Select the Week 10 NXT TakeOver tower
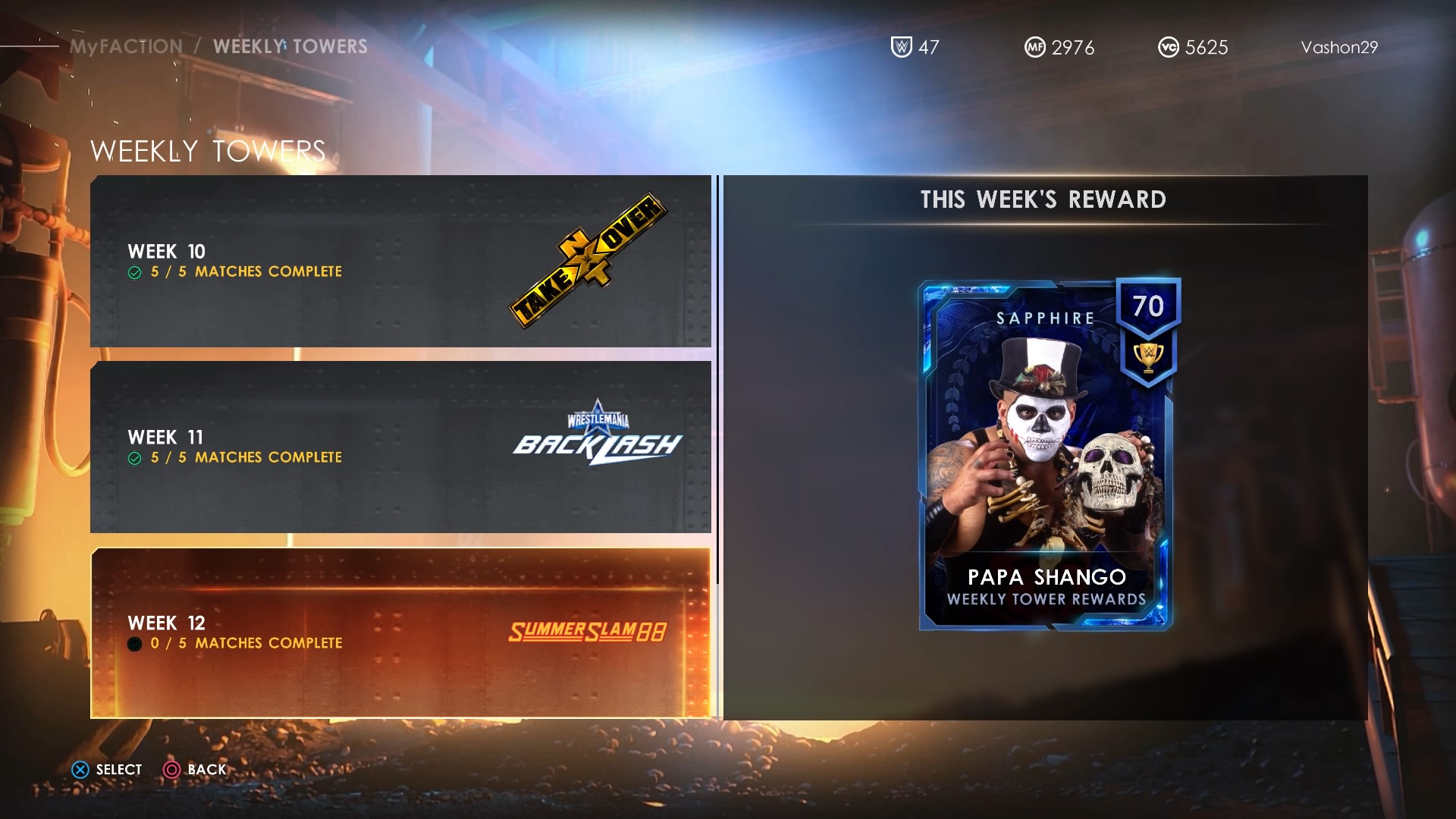 click(400, 262)
